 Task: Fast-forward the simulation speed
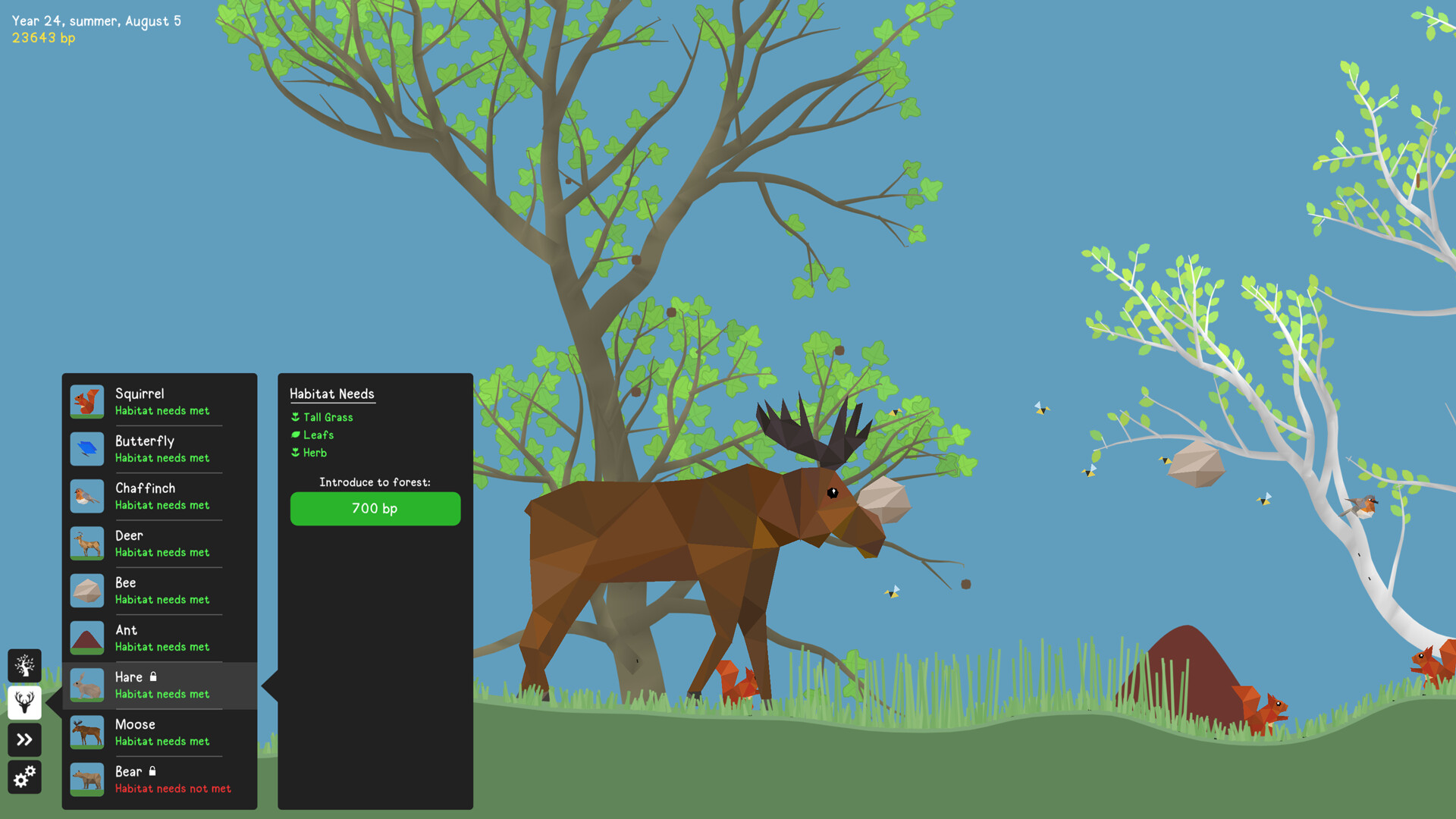pos(24,739)
